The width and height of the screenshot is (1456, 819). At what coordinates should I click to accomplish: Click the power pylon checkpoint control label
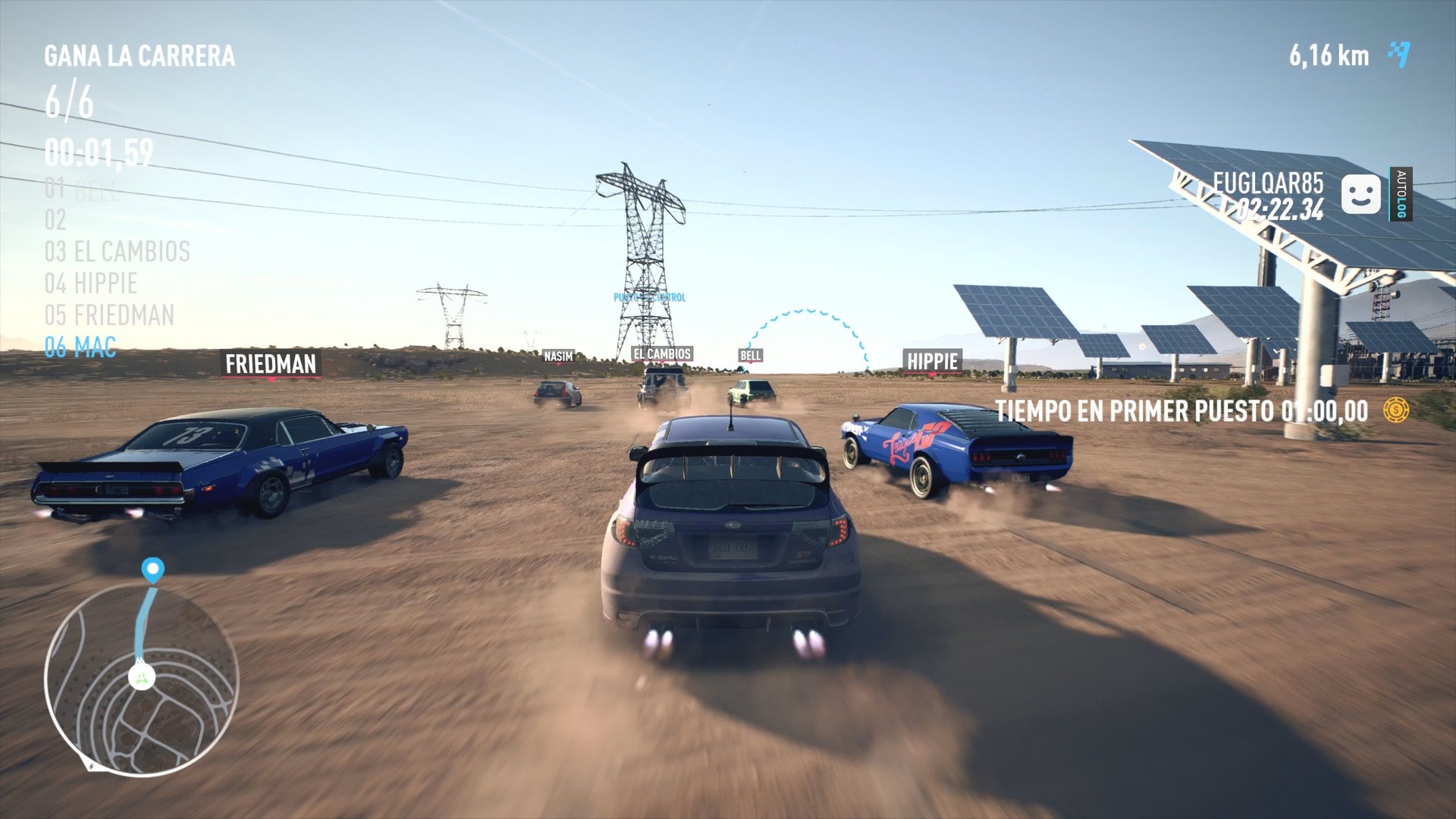tap(648, 297)
